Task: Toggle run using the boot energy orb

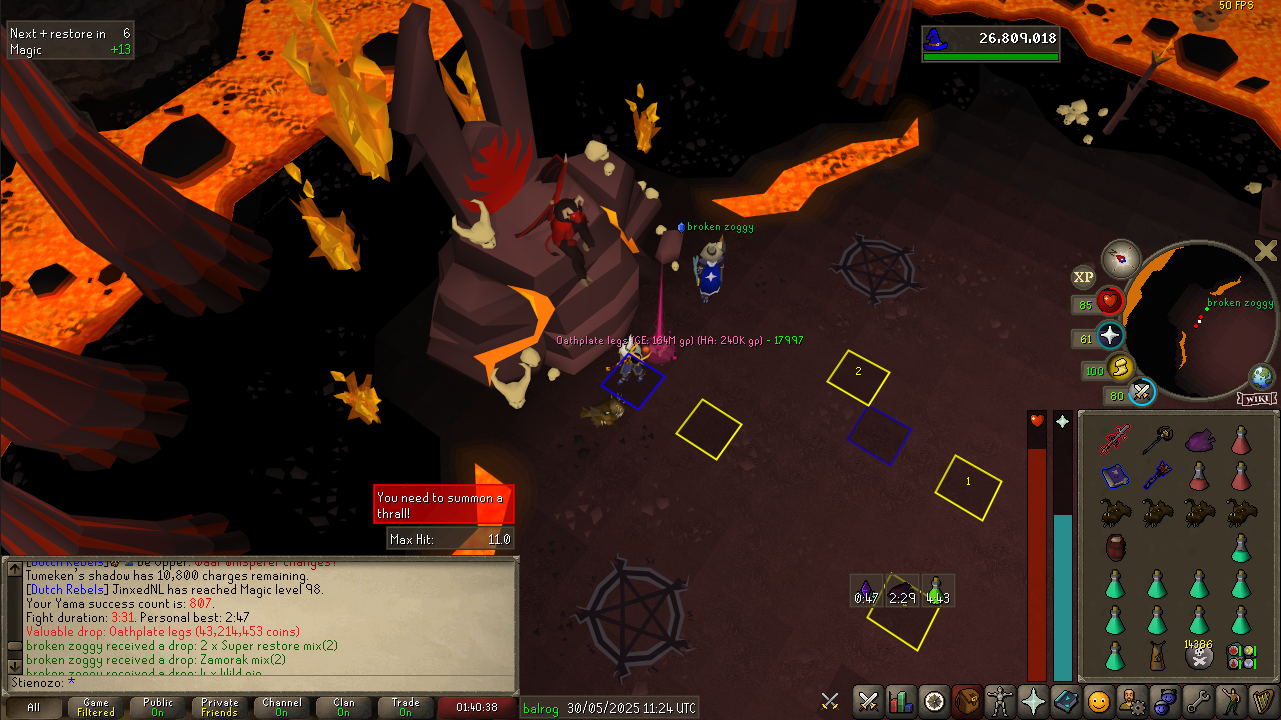Action: tap(1121, 367)
